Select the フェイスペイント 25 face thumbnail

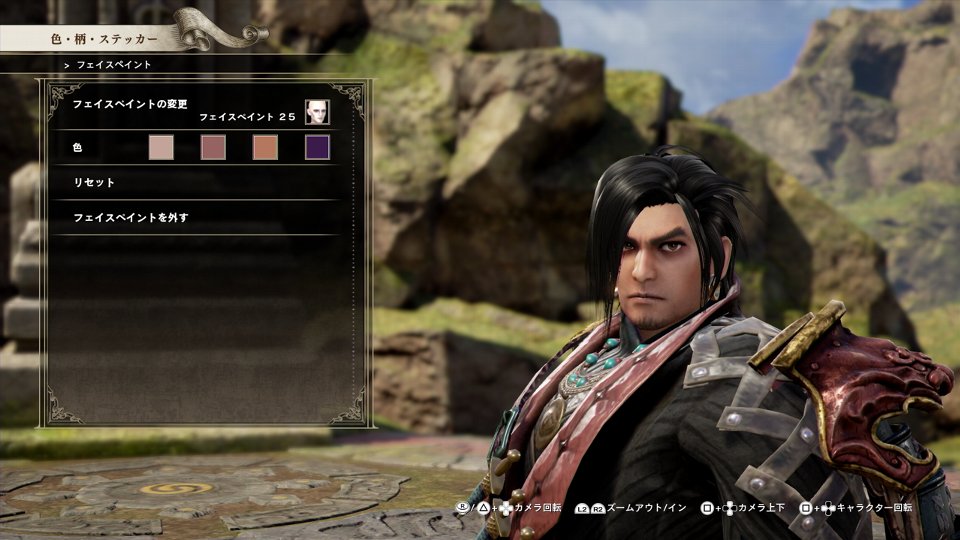pos(317,112)
